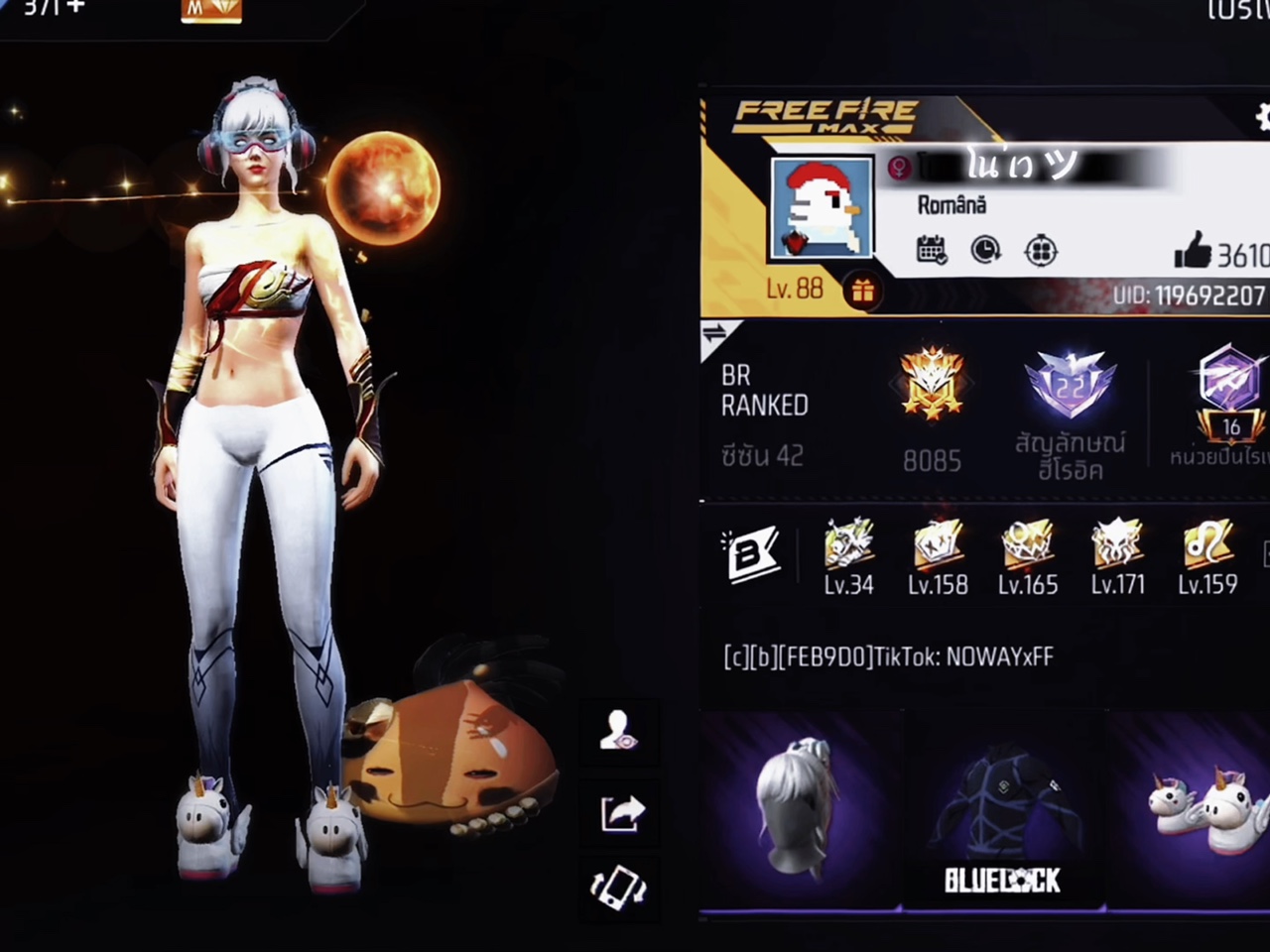Click the TikTok: NOWAYxFF signature text
The height and width of the screenshot is (952, 1270).
tap(888, 656)
